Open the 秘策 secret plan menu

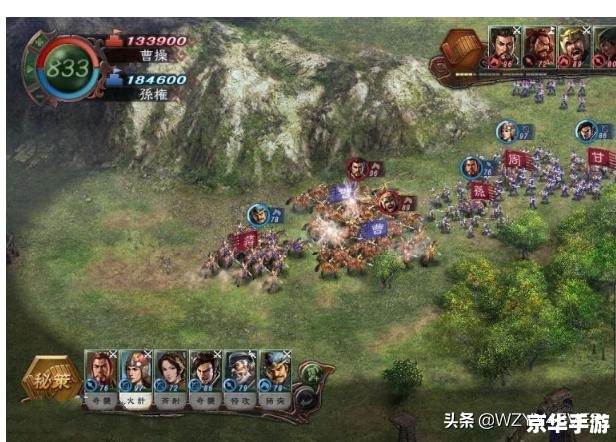coord(52,380)
